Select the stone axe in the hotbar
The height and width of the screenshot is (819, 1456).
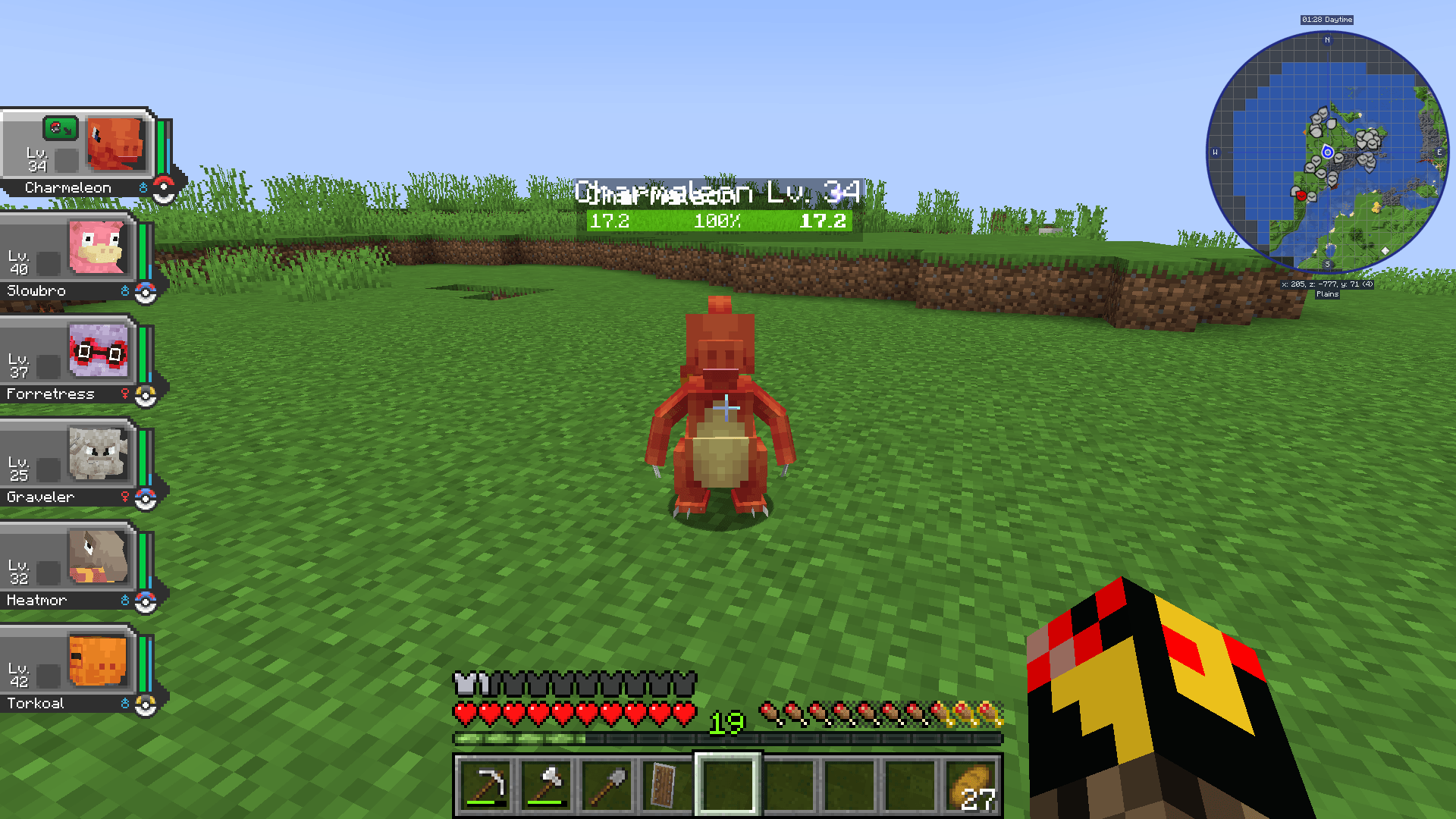click(547, 786)
